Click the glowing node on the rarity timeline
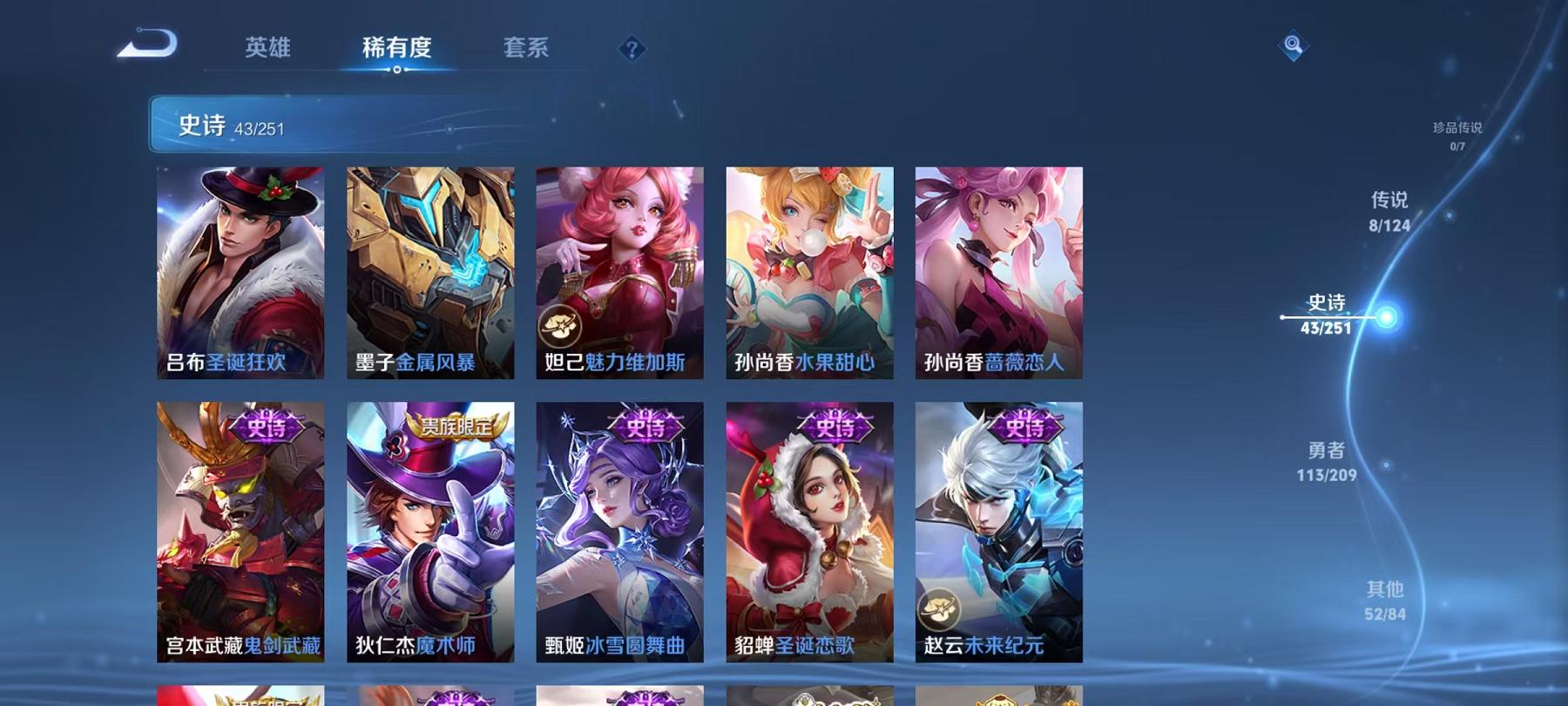Viewport: 1568px width, 706px height. (x=1384, y=316)
